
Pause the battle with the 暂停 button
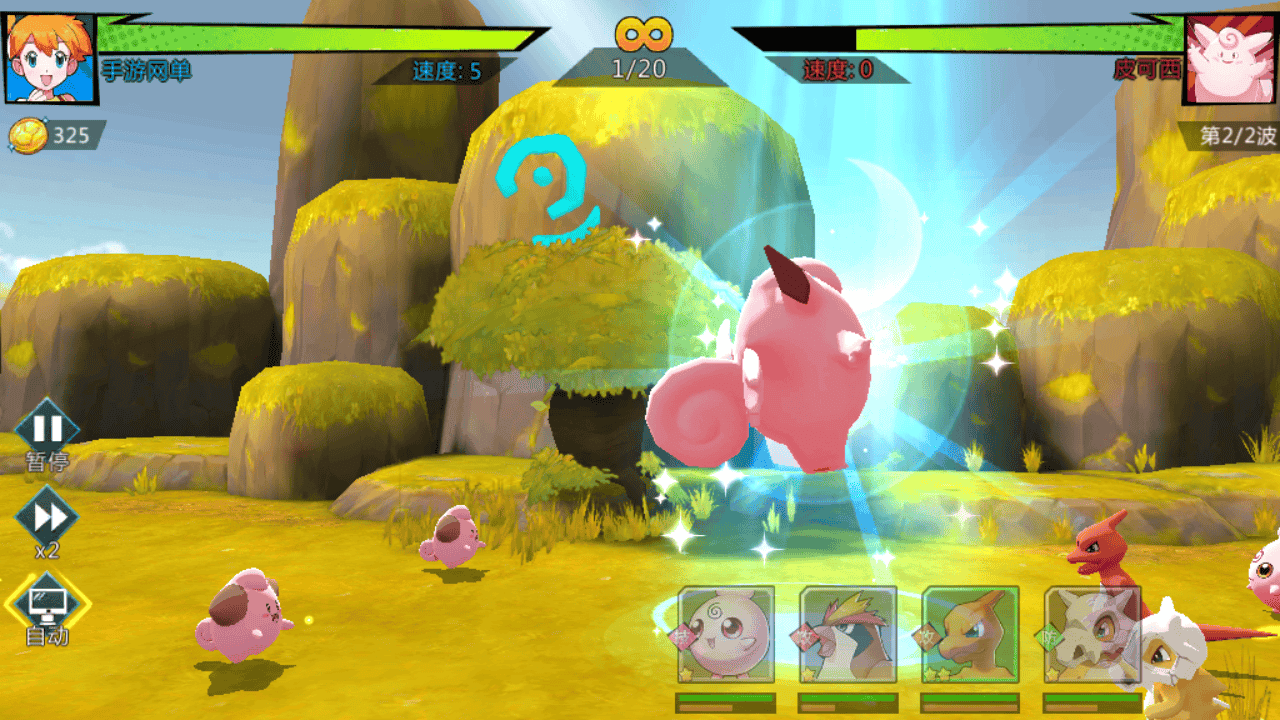click(x=47, y=429)
